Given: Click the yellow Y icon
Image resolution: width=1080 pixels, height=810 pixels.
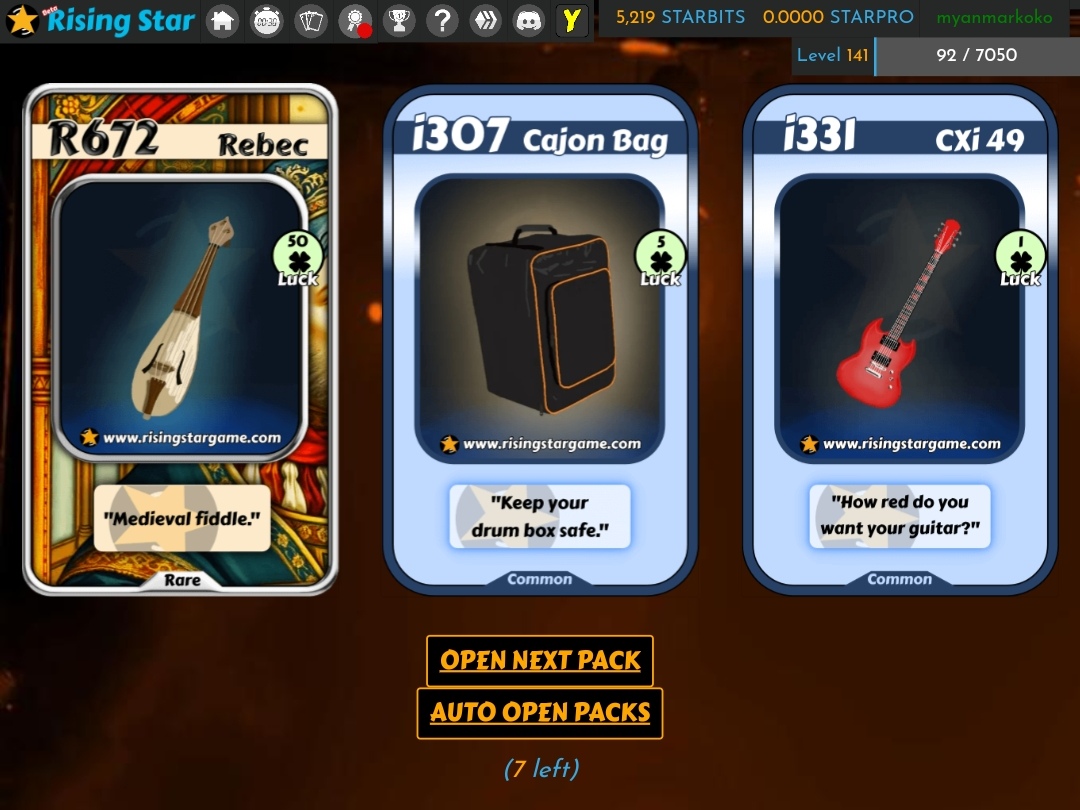Looking at the screenshot, I should tap(571, 21).
